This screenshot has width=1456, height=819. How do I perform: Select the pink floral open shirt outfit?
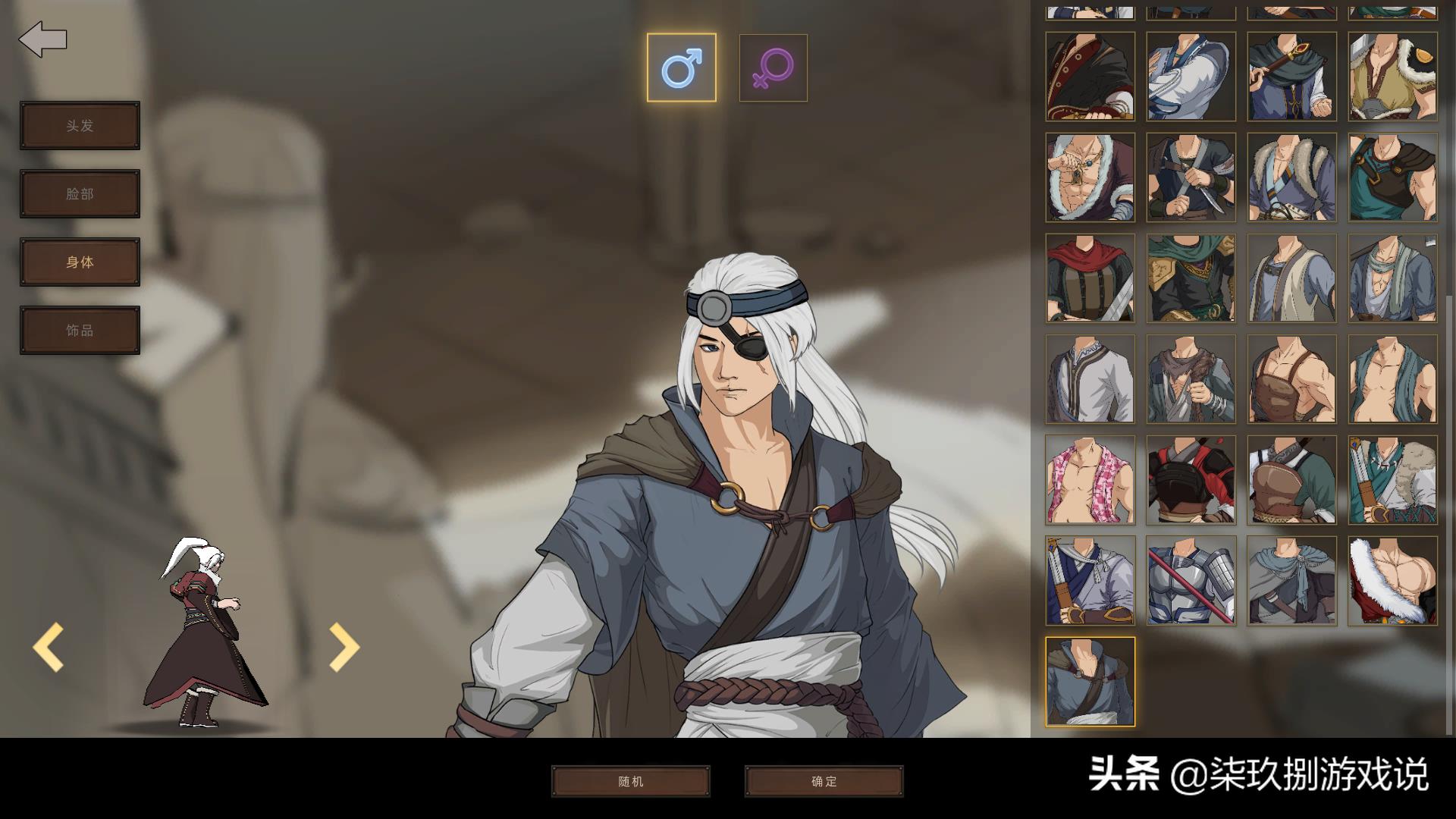(1090, 480)
